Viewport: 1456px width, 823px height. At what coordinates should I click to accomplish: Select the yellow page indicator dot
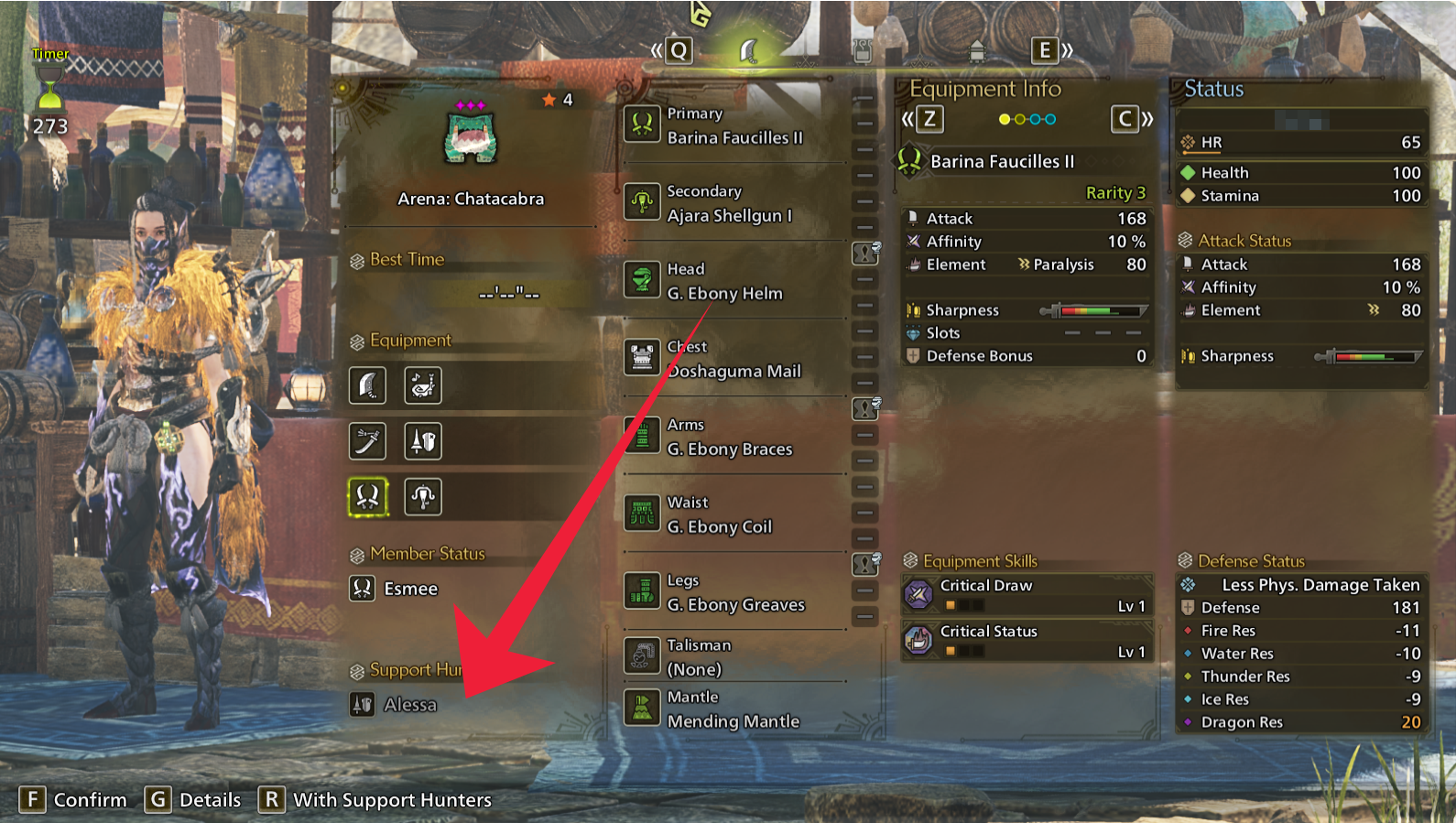point(1003,118)
